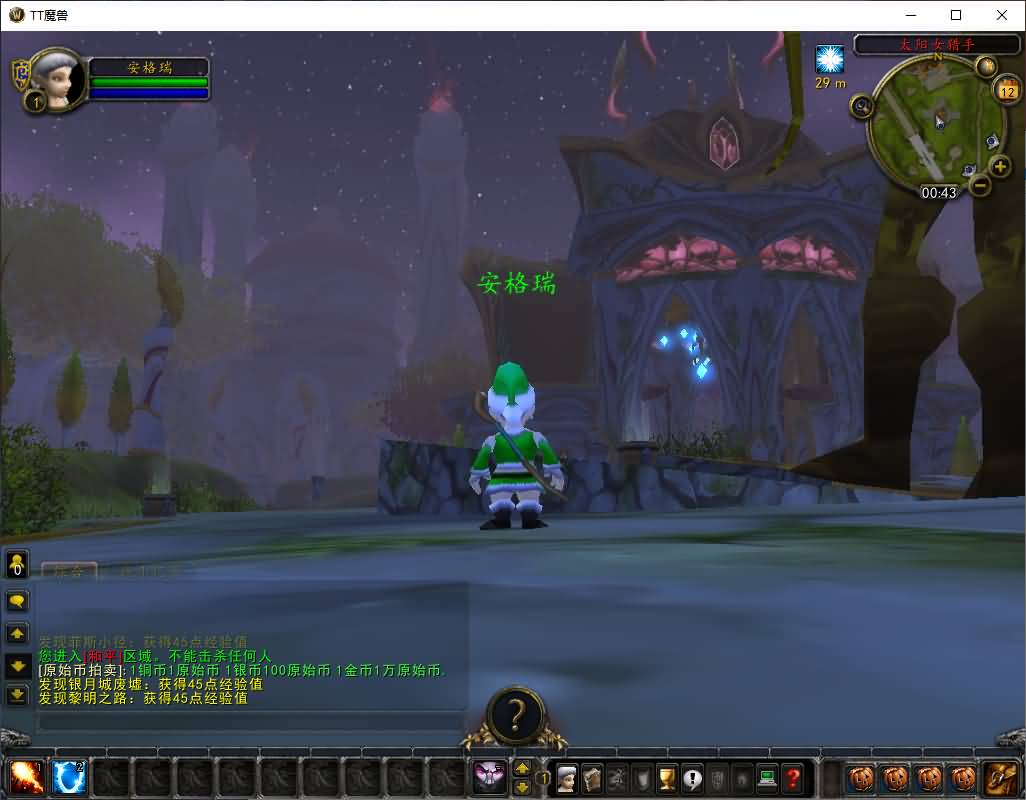Open the character info micro button
This screenshot has height=800, width=1026.
pyautogui.click(x=567, y=777)
